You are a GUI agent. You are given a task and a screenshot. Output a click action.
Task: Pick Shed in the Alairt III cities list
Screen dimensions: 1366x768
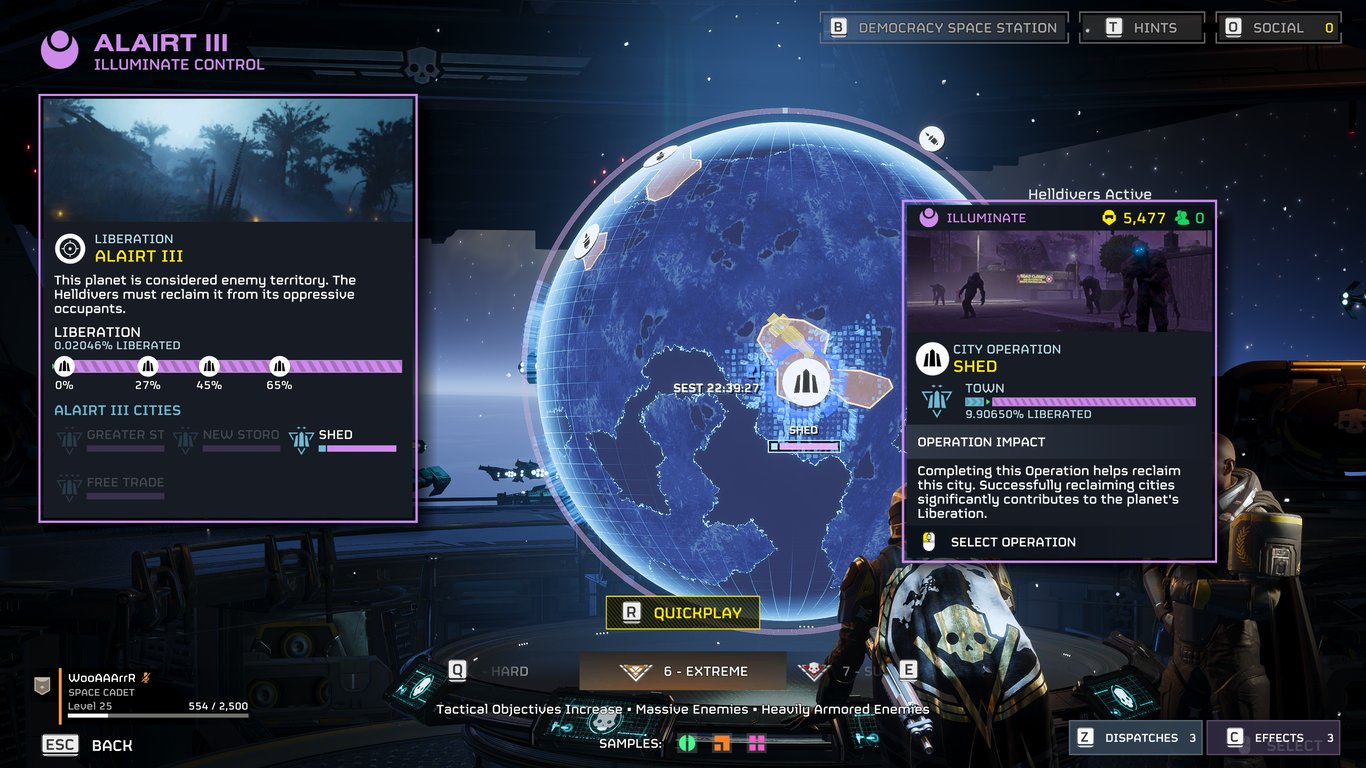(342, 440)
